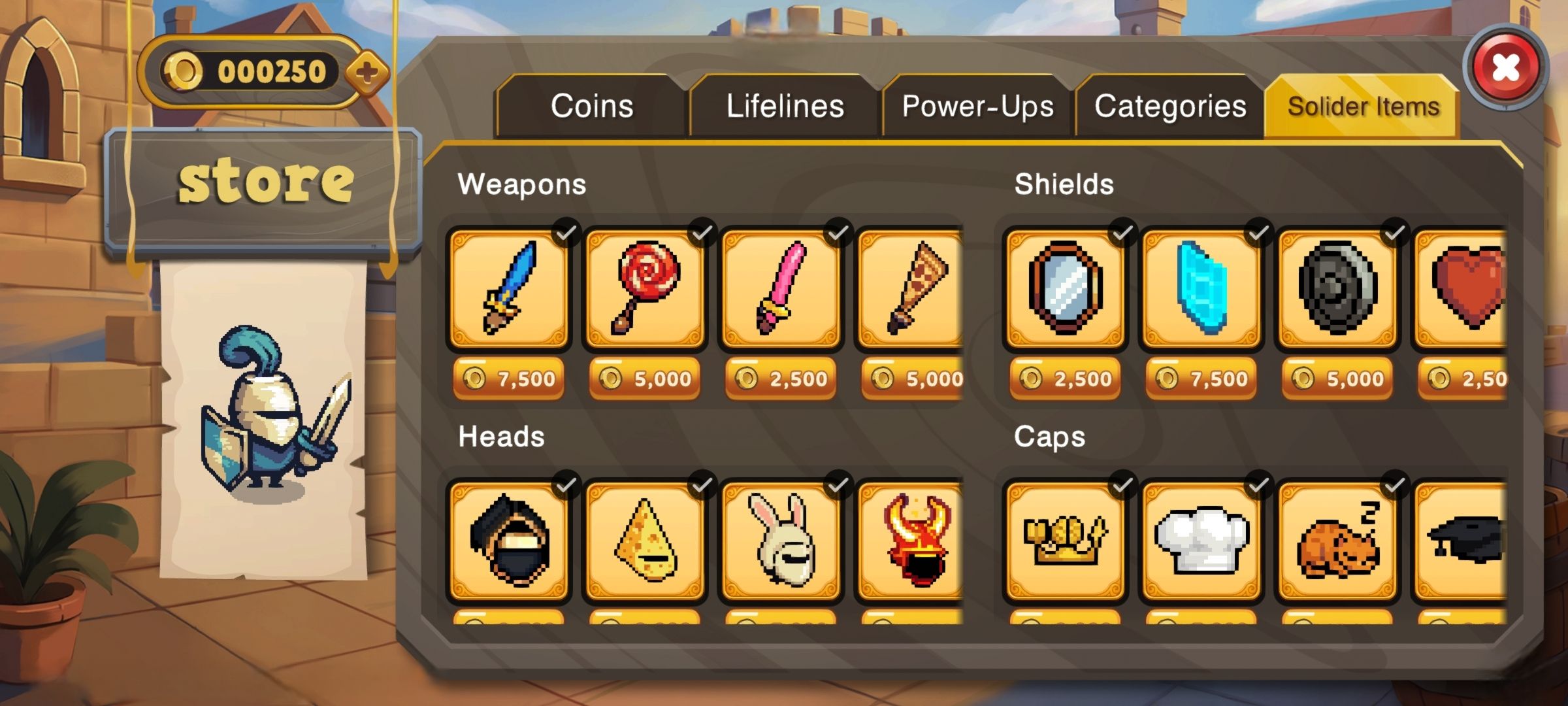
Task: Choose the dark round tire shield
Action: point(1337,288)
